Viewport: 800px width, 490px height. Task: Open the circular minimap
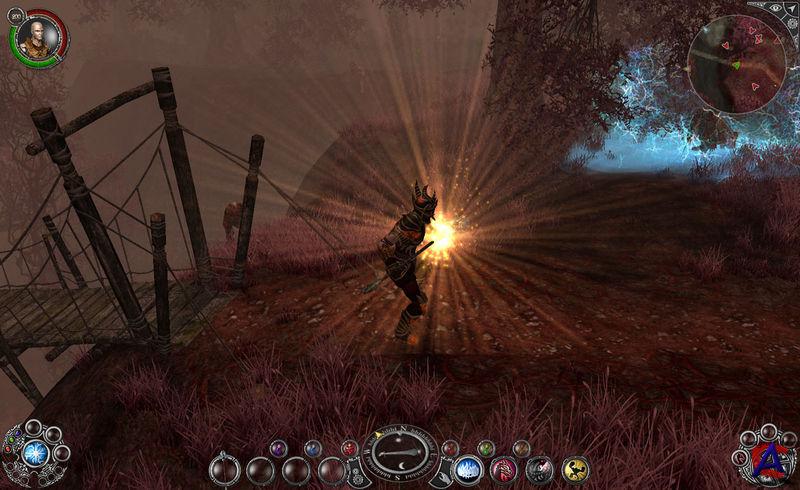(x=735, y=64)
